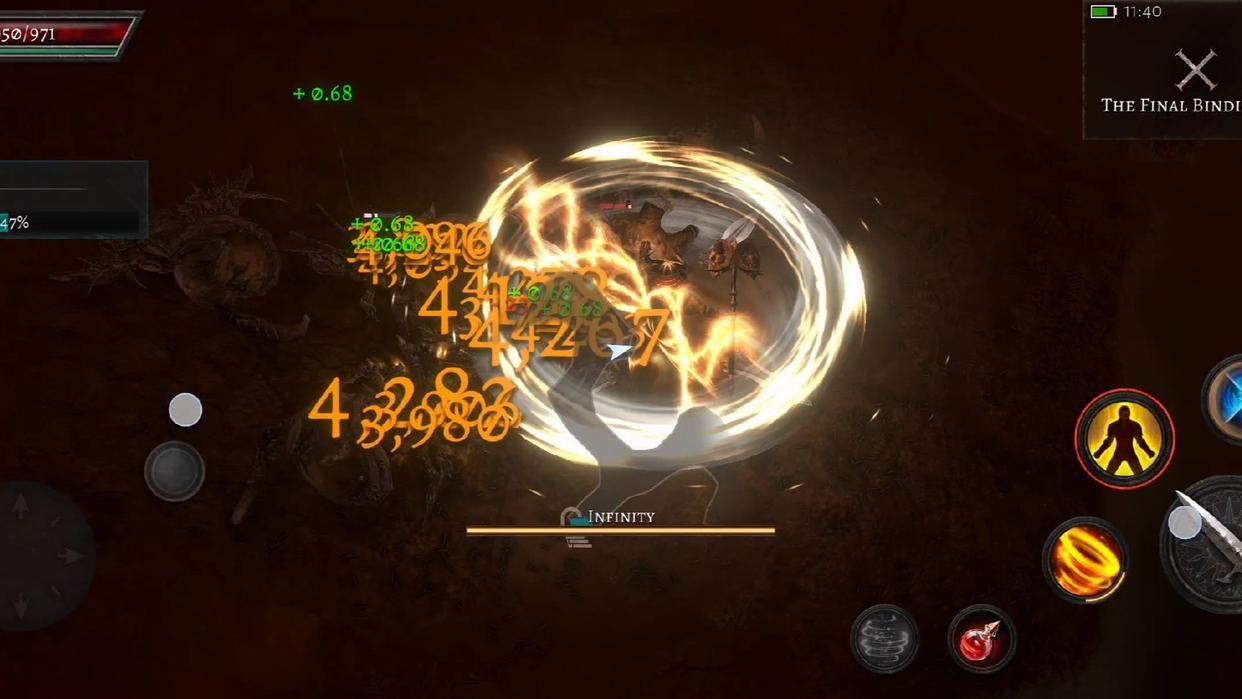Drink the red health potion

981,639
